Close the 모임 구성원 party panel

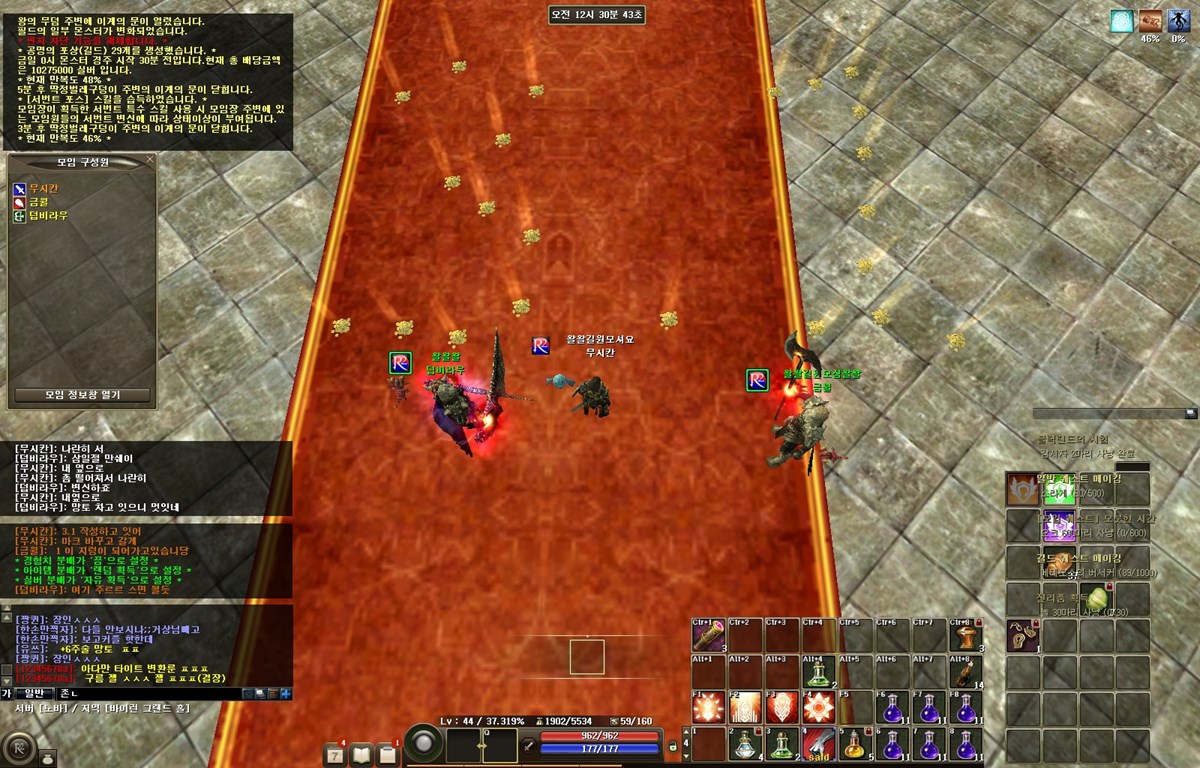click(x=150, y=159)
